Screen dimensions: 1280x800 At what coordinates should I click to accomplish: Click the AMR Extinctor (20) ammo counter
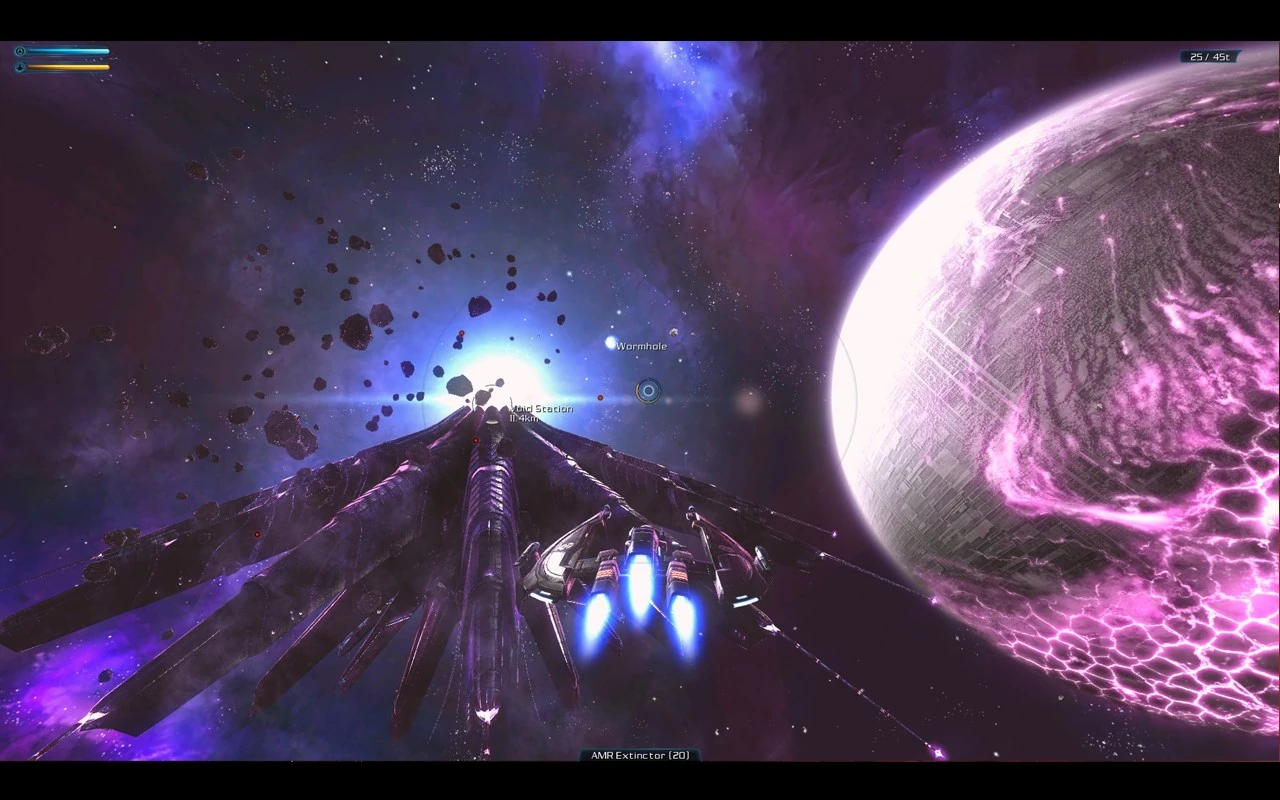(640, 755)
